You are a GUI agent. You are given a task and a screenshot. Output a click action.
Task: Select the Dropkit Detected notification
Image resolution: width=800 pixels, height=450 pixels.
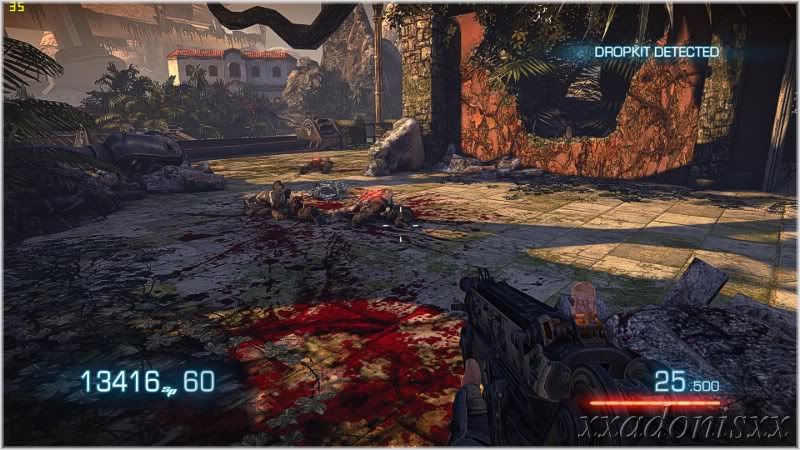[x=657, y=52]
